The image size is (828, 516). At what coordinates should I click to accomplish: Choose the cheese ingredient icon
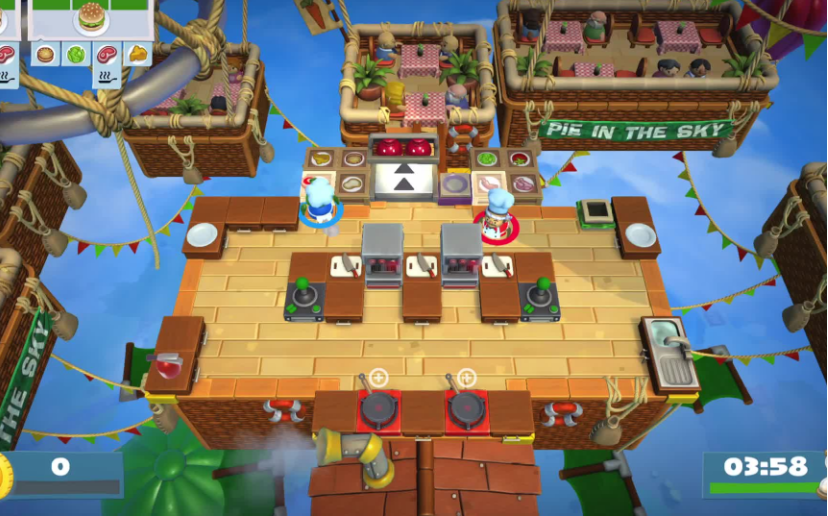point(137,53)
